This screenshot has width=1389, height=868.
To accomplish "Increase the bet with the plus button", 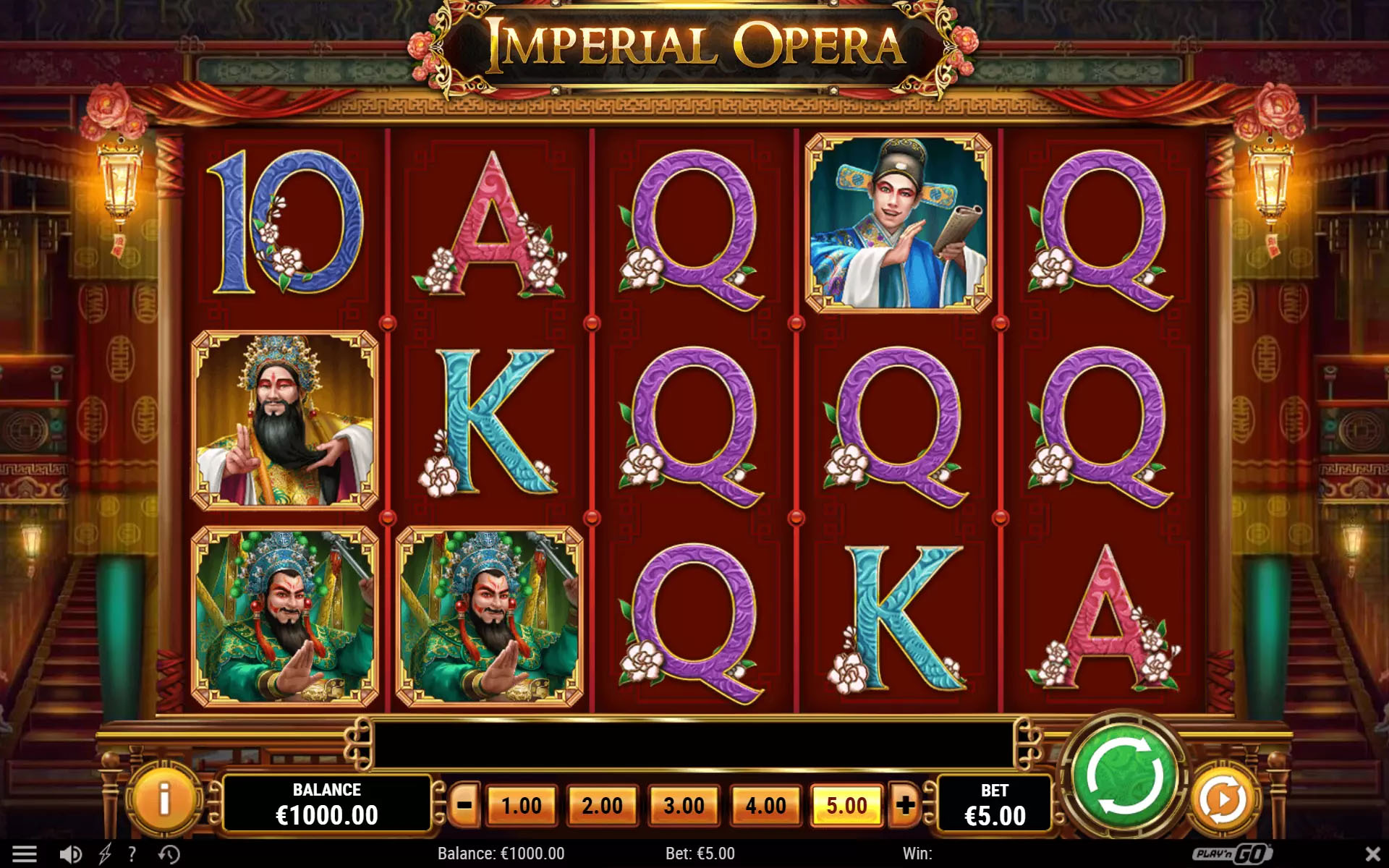I will 904,805.
